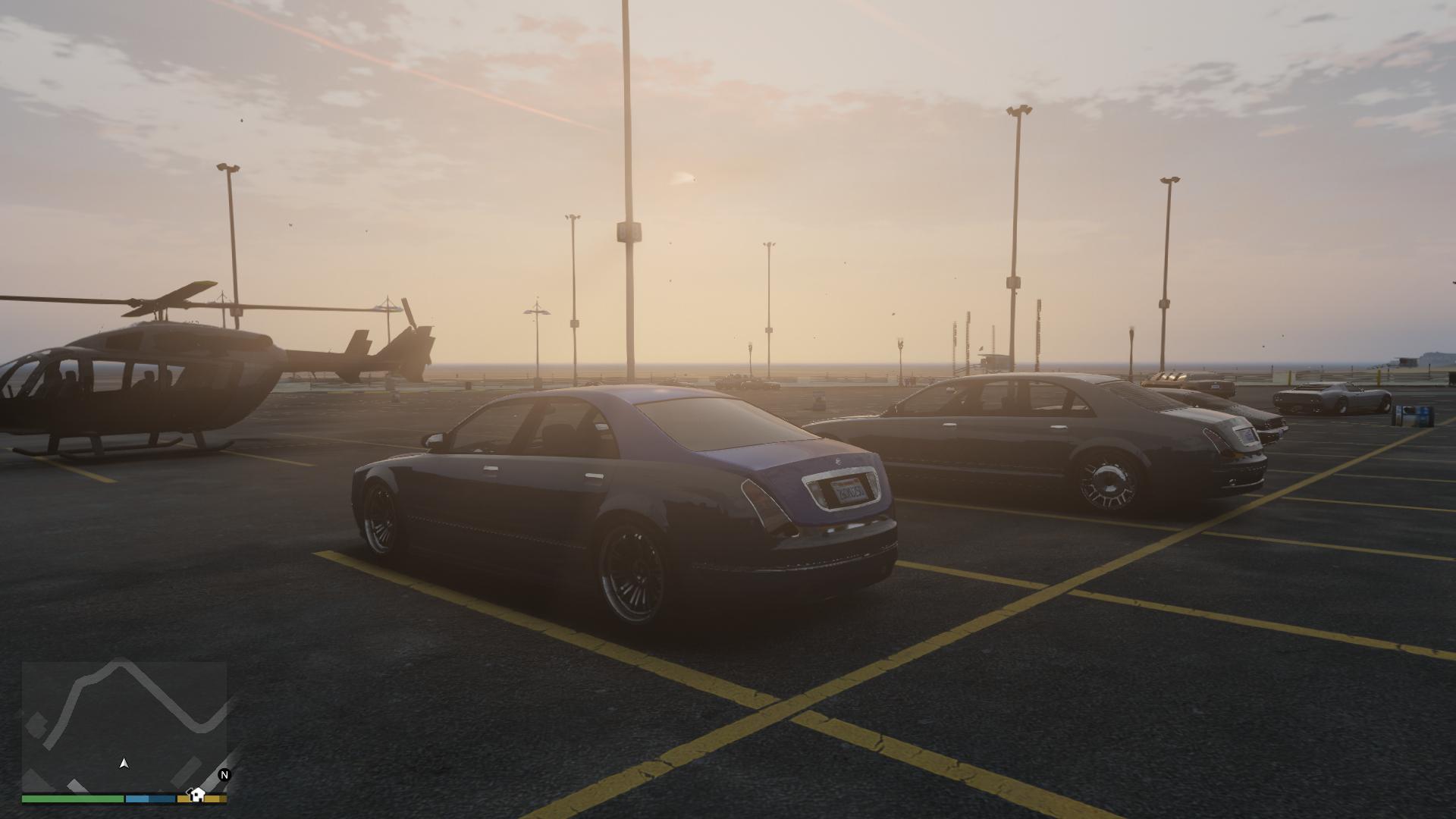Viewport: 1456px width, 819px height.
Task: Click the white player arrow on minimap
Action: click(x=124, y=763)
